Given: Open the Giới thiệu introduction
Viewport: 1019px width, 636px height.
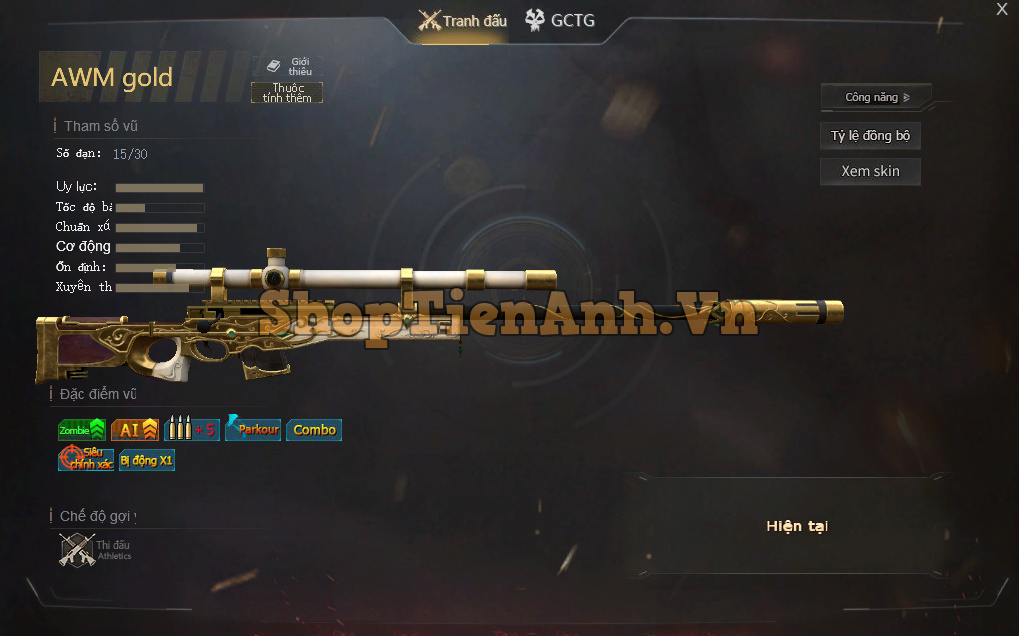Looking at the screenshot, I should tap(289, 67).
